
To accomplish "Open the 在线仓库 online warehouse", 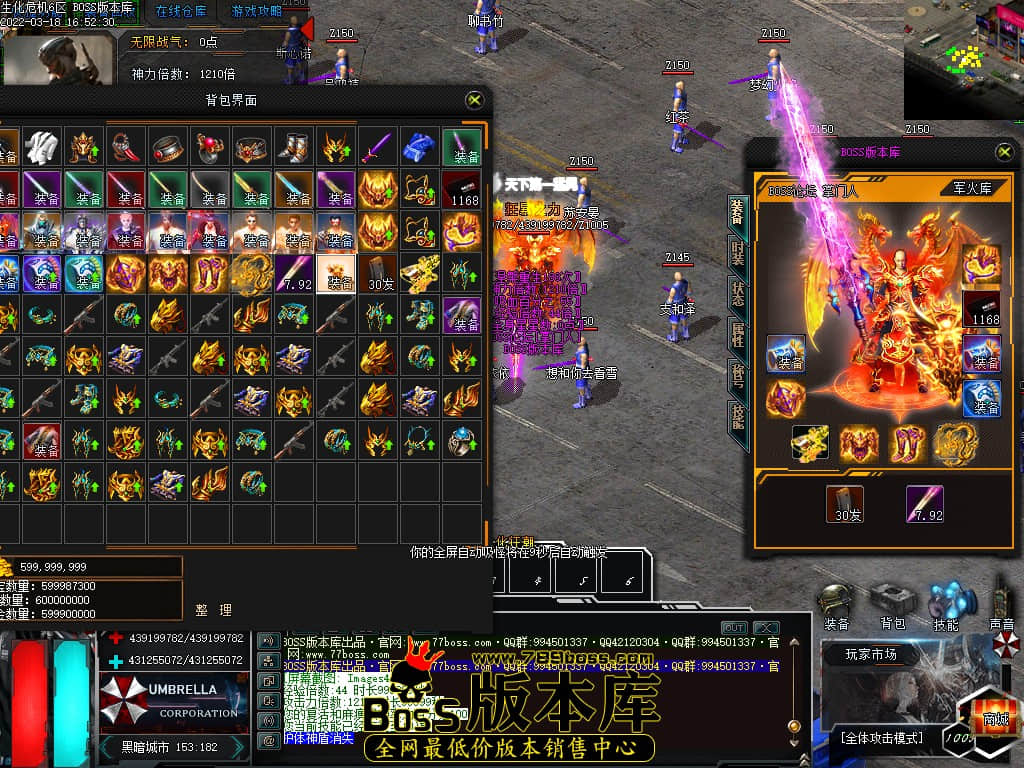I will [181, 11].
